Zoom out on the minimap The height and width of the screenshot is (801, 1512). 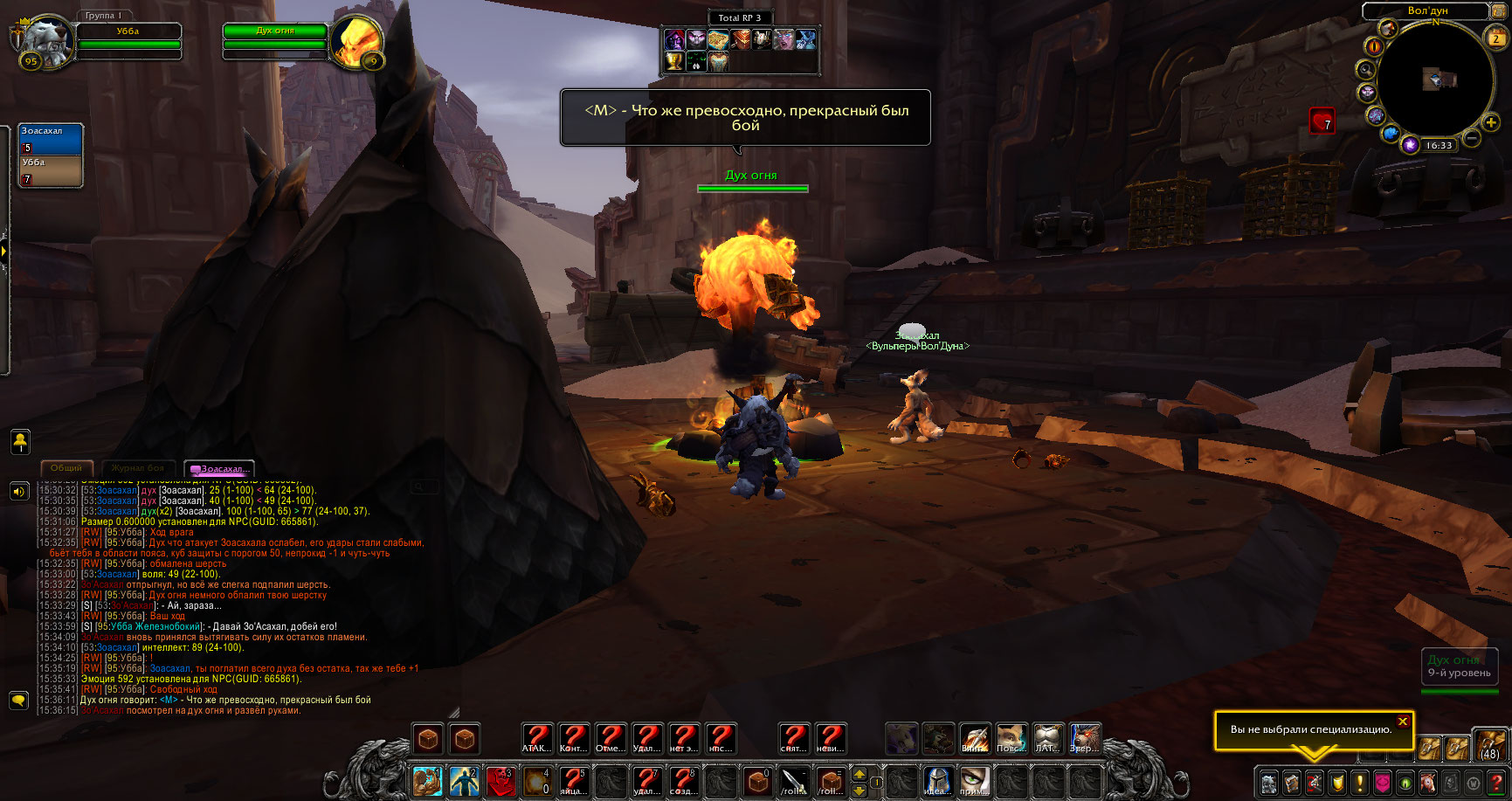coord(1471,138)
